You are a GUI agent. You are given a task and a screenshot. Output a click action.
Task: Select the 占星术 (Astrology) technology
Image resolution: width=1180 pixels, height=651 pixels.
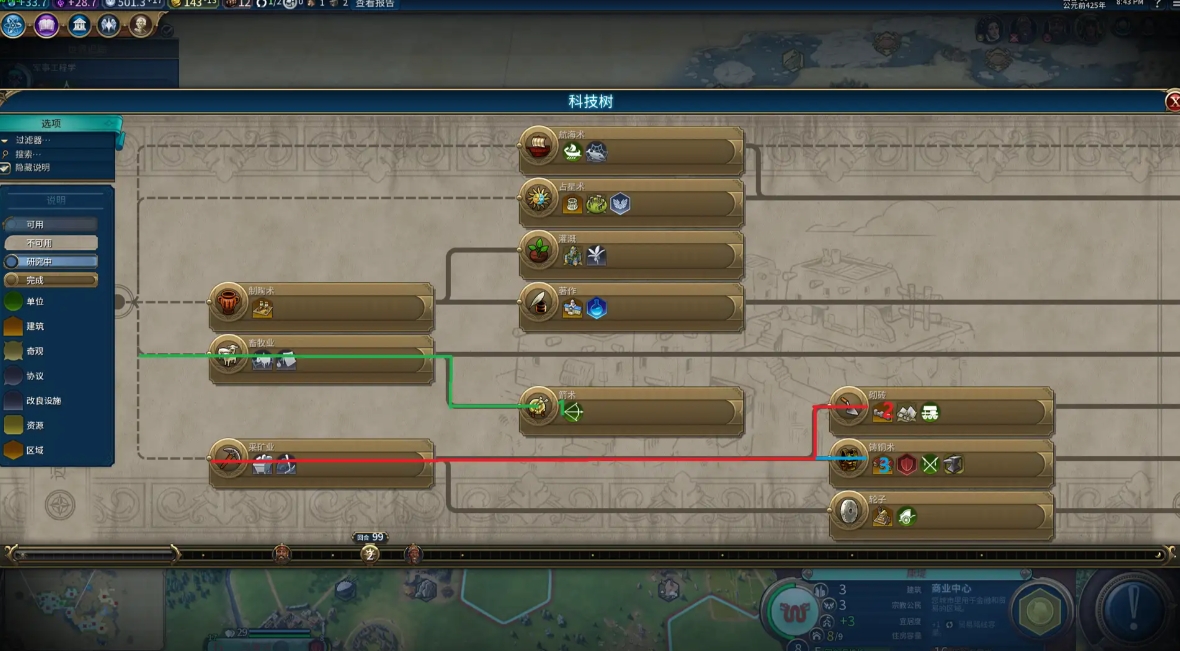(x=631, y=203)
